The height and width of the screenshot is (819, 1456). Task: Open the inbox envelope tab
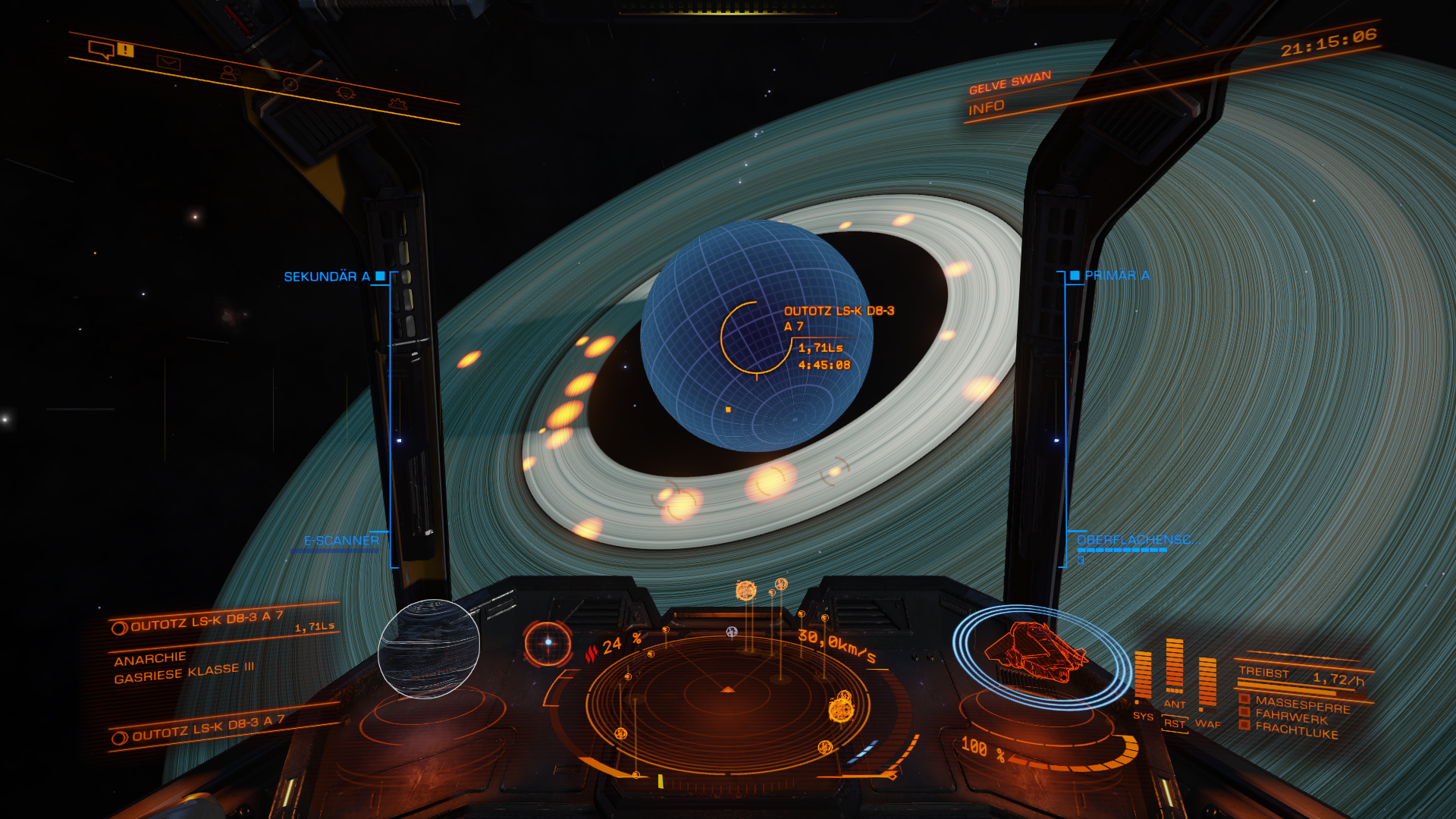tap(168, 62)
